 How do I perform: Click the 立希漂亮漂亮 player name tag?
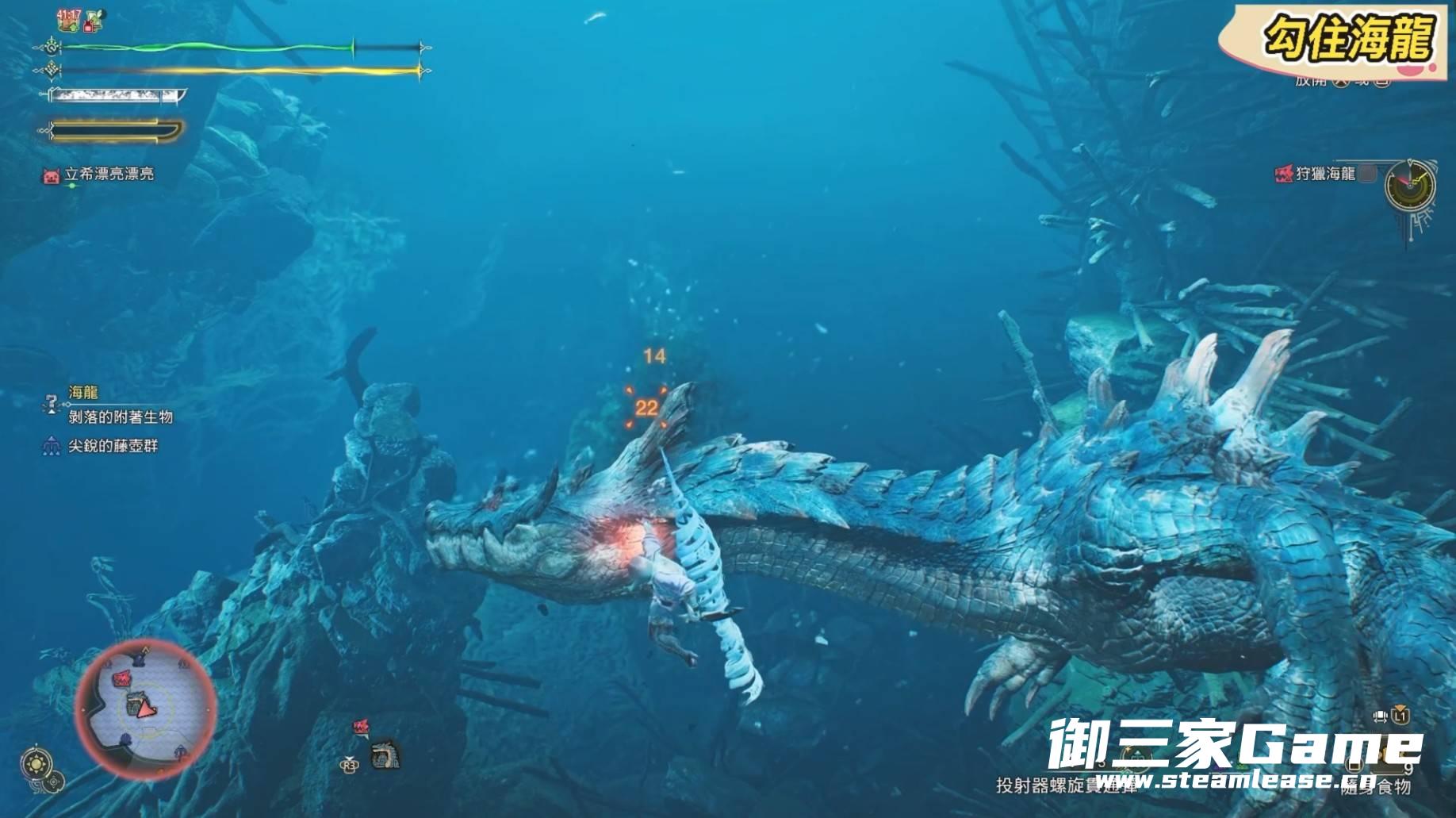pyautogui.click(x=109, y=175)
